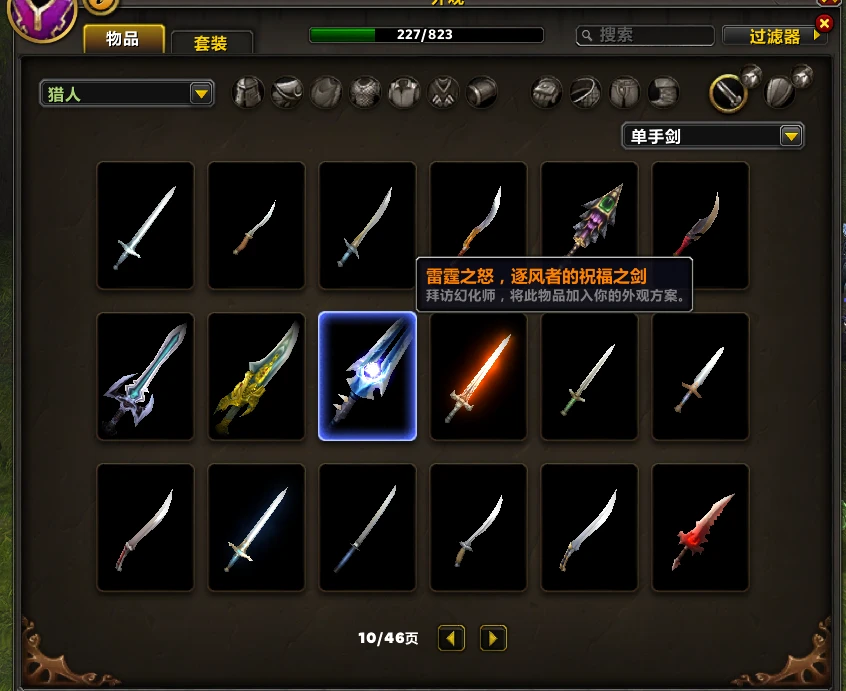Open the 套装 (Sets) tab
This screenshot has width=846, height=691.
point(211,43)
